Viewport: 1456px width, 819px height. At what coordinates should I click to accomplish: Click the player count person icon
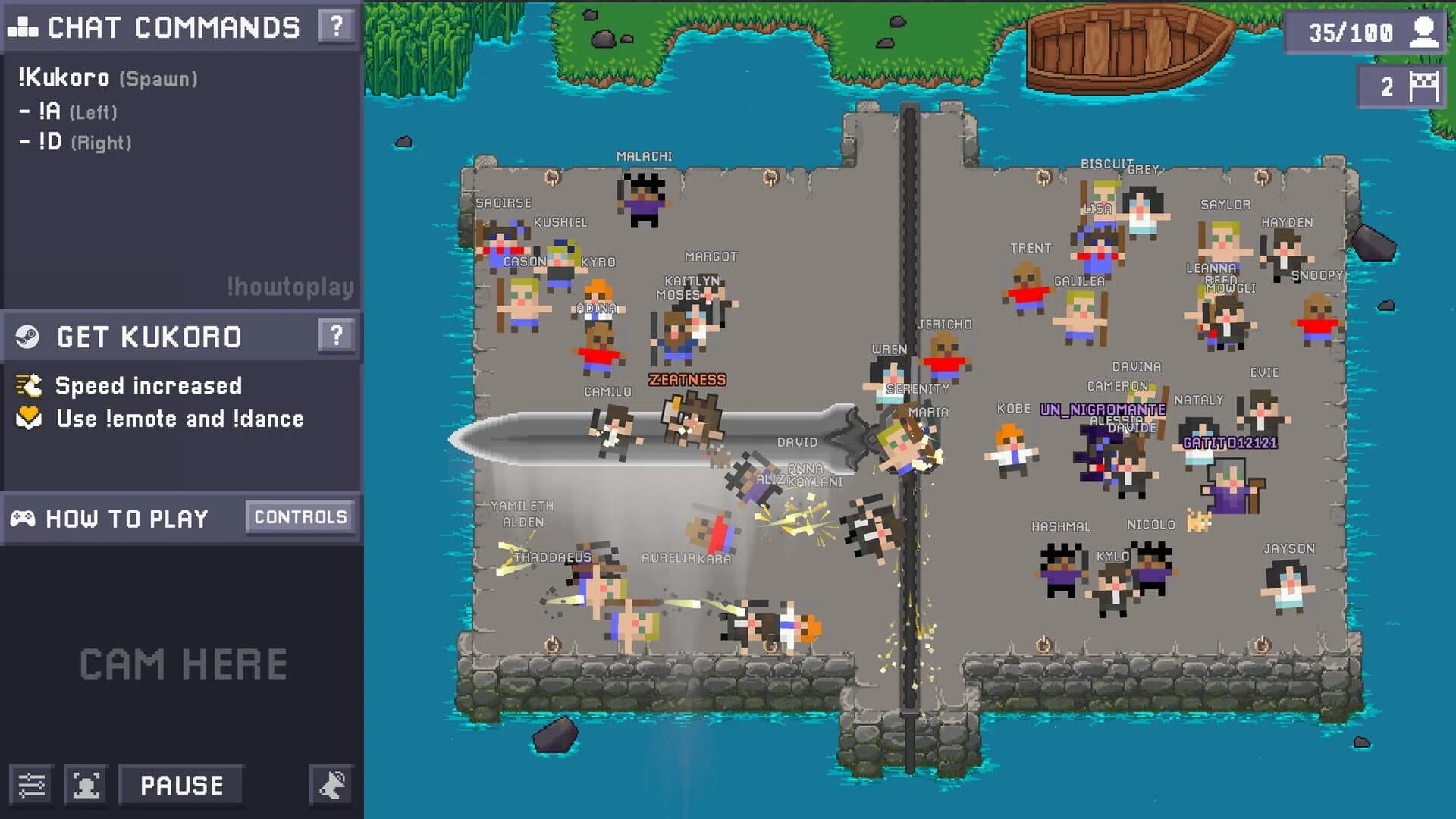click(x=1425, y=32)
